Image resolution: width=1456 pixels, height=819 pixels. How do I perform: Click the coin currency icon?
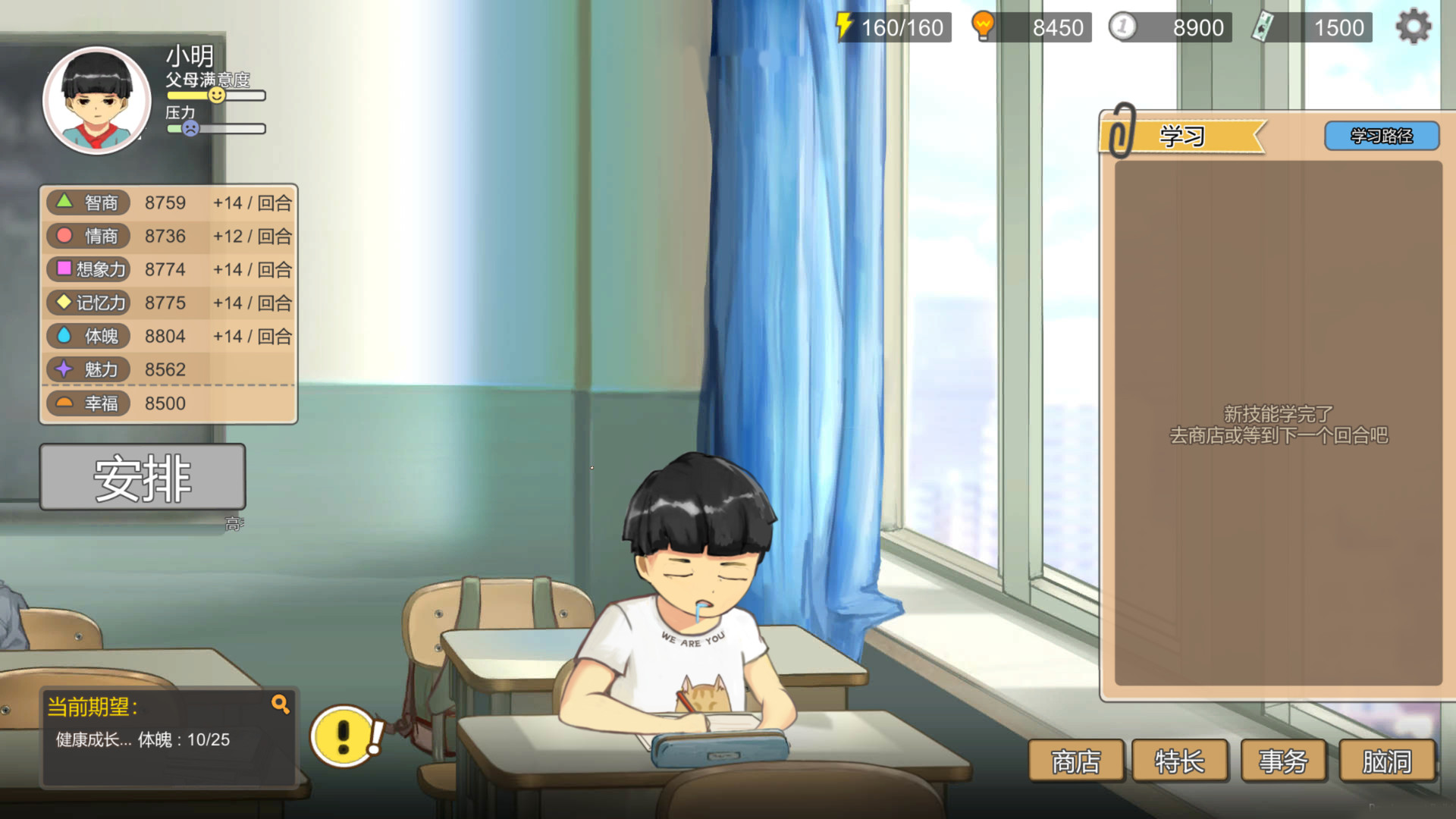1122,26
